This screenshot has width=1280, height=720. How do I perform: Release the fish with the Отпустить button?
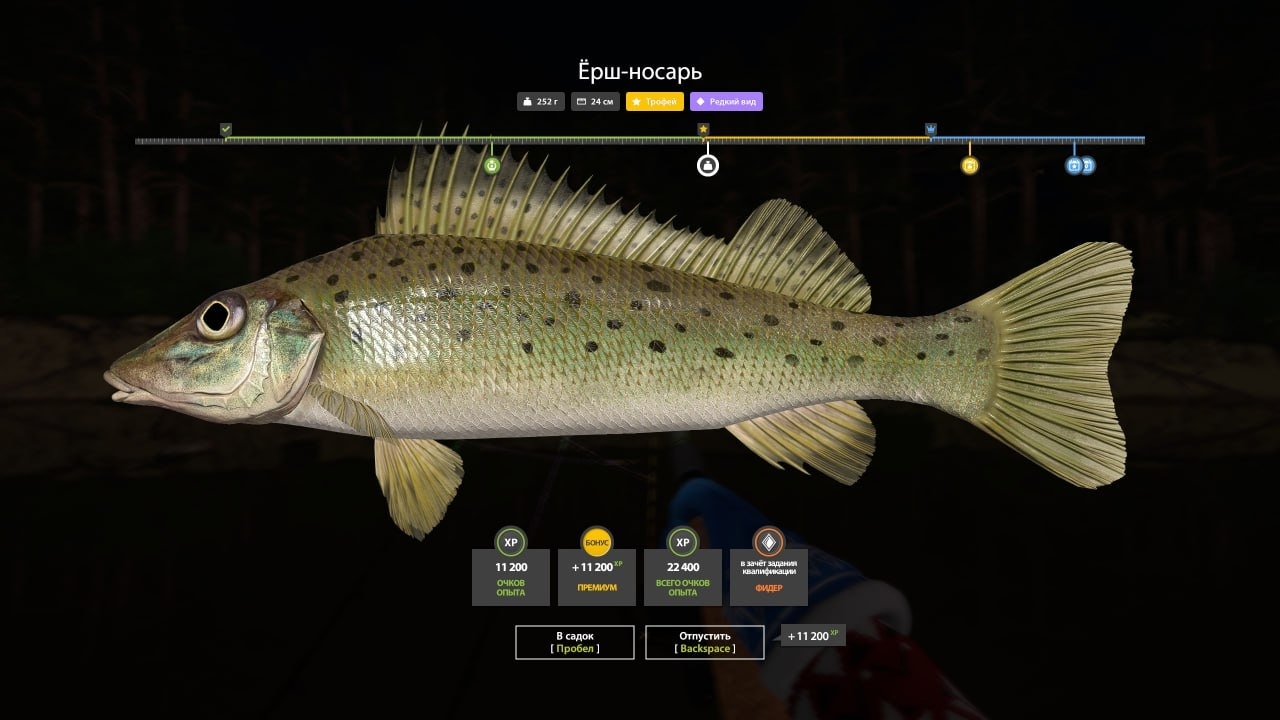click(x=705, y=642)
